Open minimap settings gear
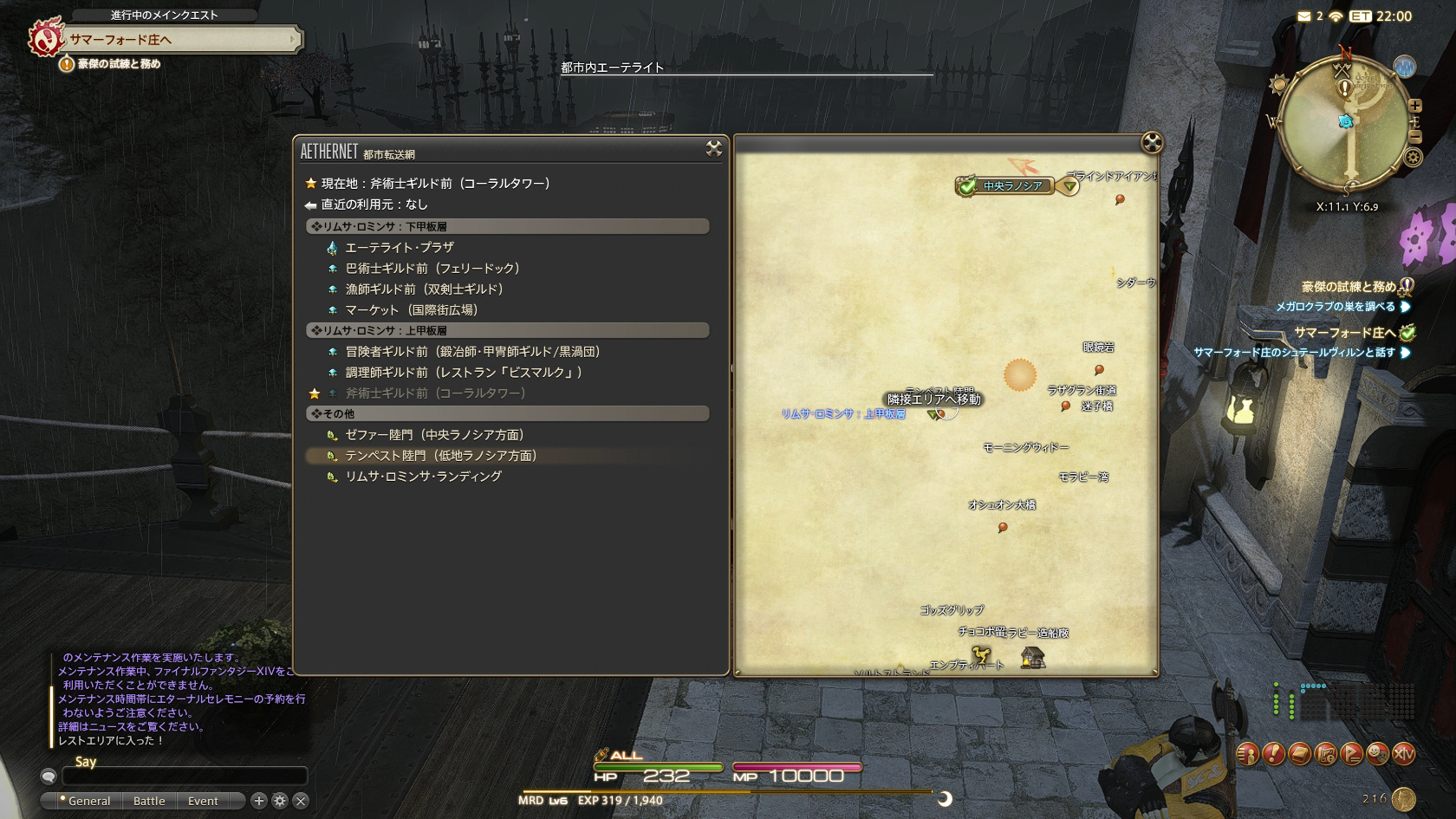Viewport: 1456px width, 819px height. (x=1414, y=157)
